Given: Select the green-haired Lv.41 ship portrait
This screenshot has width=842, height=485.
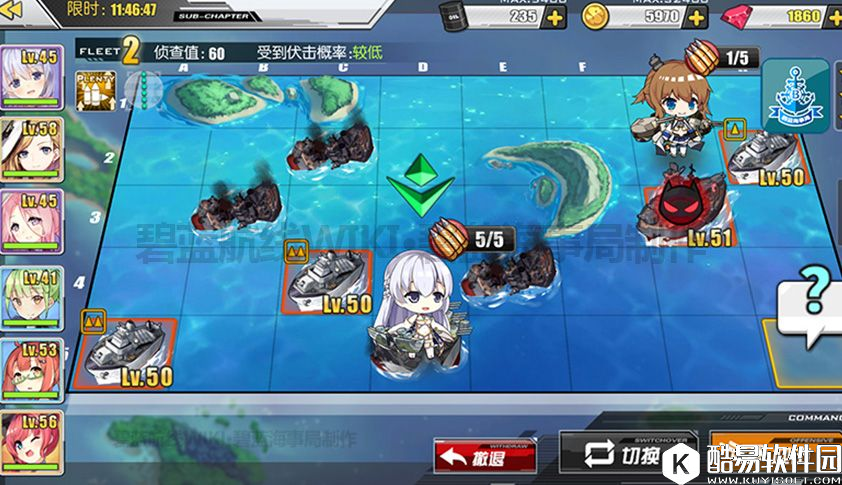Looking at the screenshot, I should pyautogui.click(x=31, y=296).
